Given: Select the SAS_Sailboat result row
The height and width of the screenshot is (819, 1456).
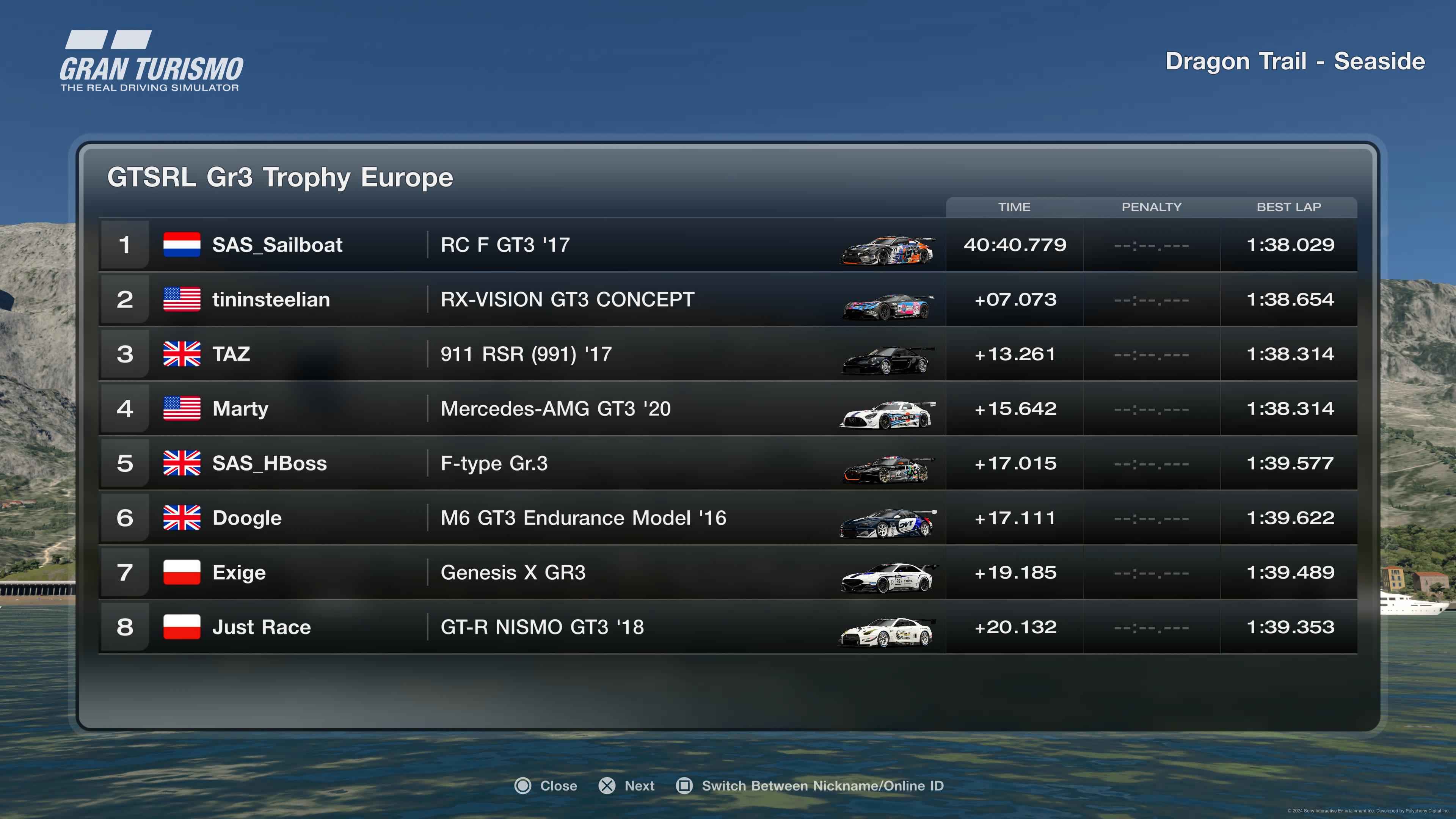Looking at the screenshot, I should (728, 245).
